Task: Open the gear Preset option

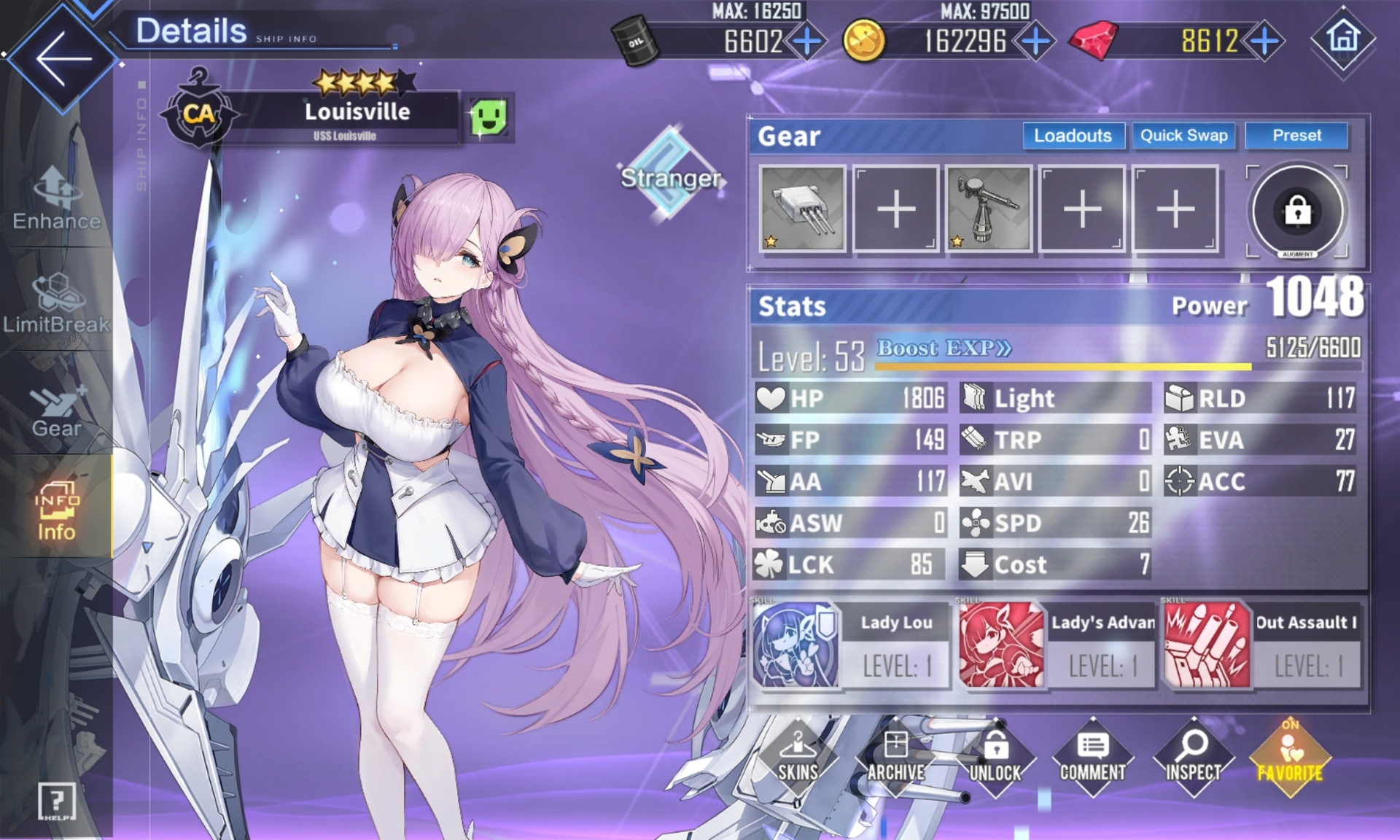Action: tap(1296, 136)
